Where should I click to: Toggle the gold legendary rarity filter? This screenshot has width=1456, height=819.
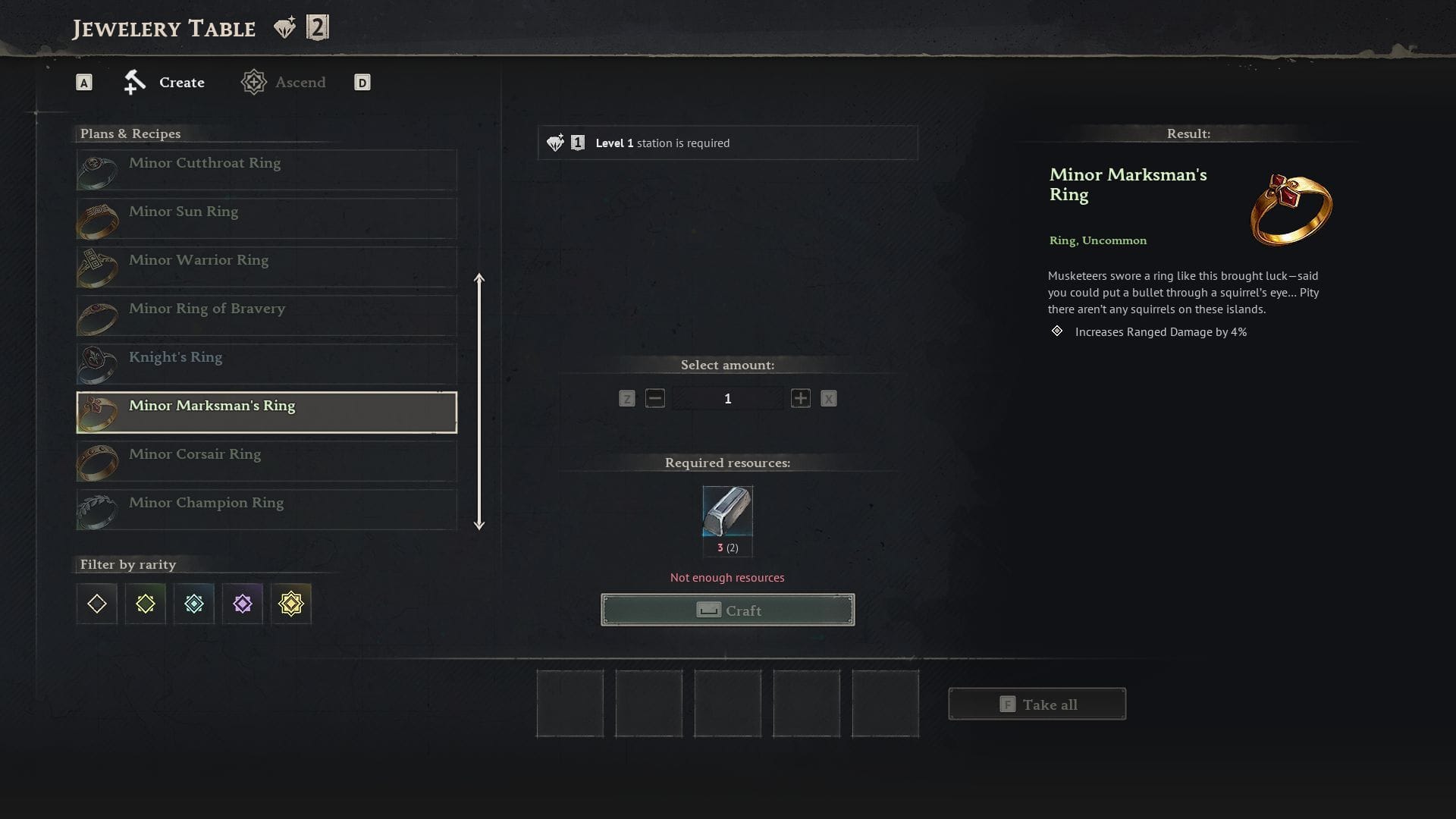(291, 604)
